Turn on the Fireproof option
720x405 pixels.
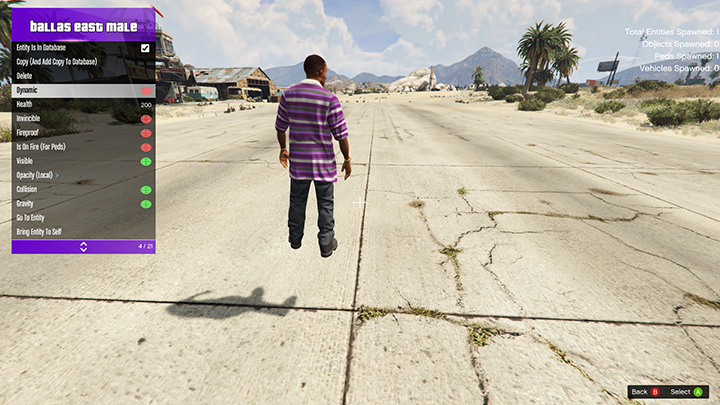click(145, 133)
